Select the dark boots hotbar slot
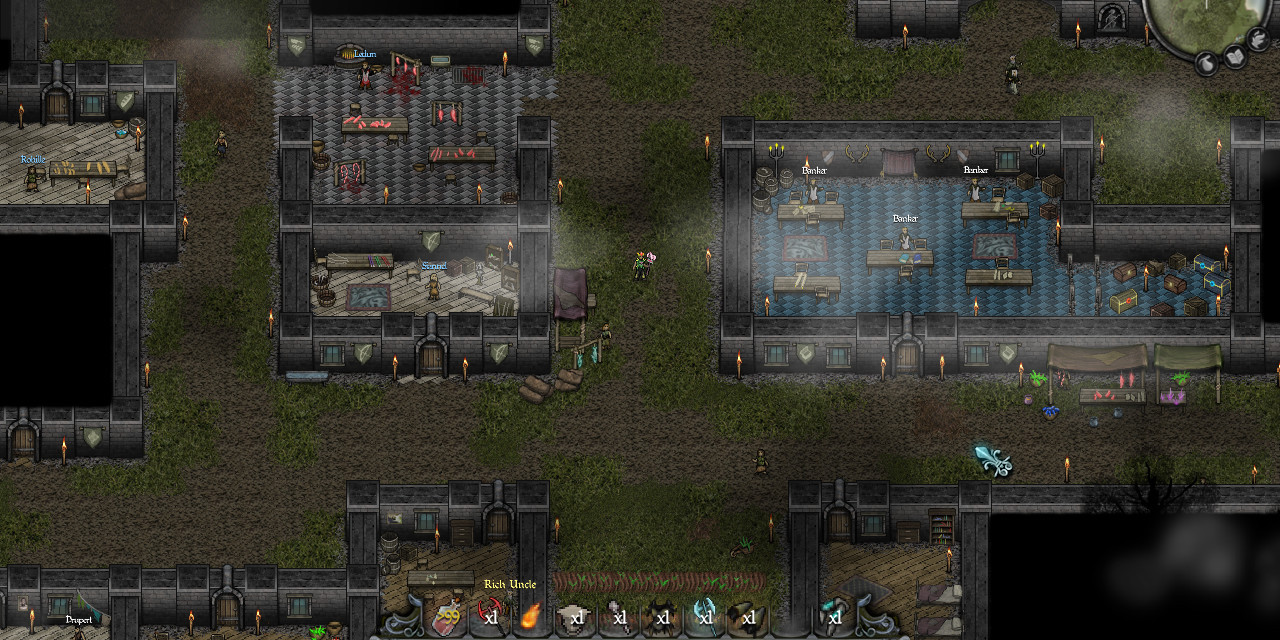The height and width of the screenshot is (640, 1280). point(748,618)
